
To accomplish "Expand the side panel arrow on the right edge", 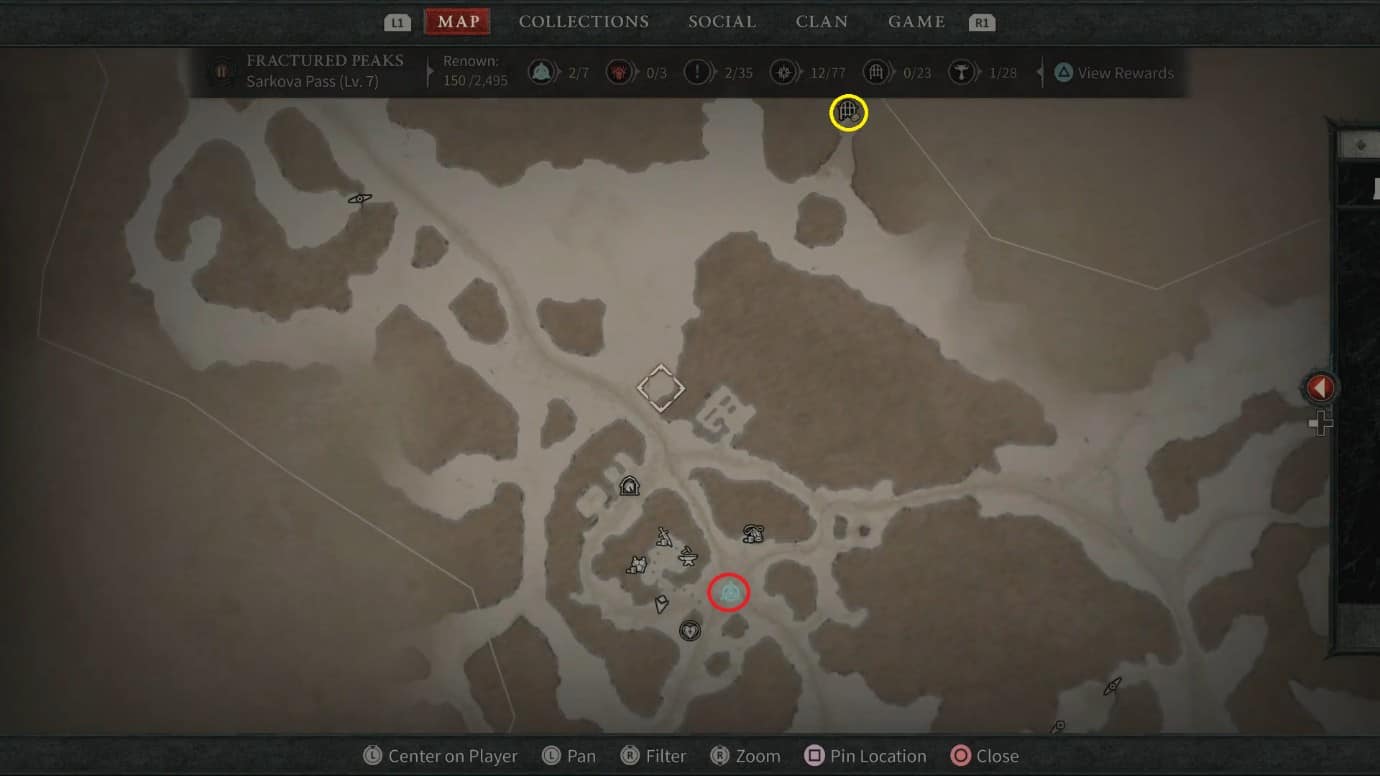I will click(x=1320, y=387).
